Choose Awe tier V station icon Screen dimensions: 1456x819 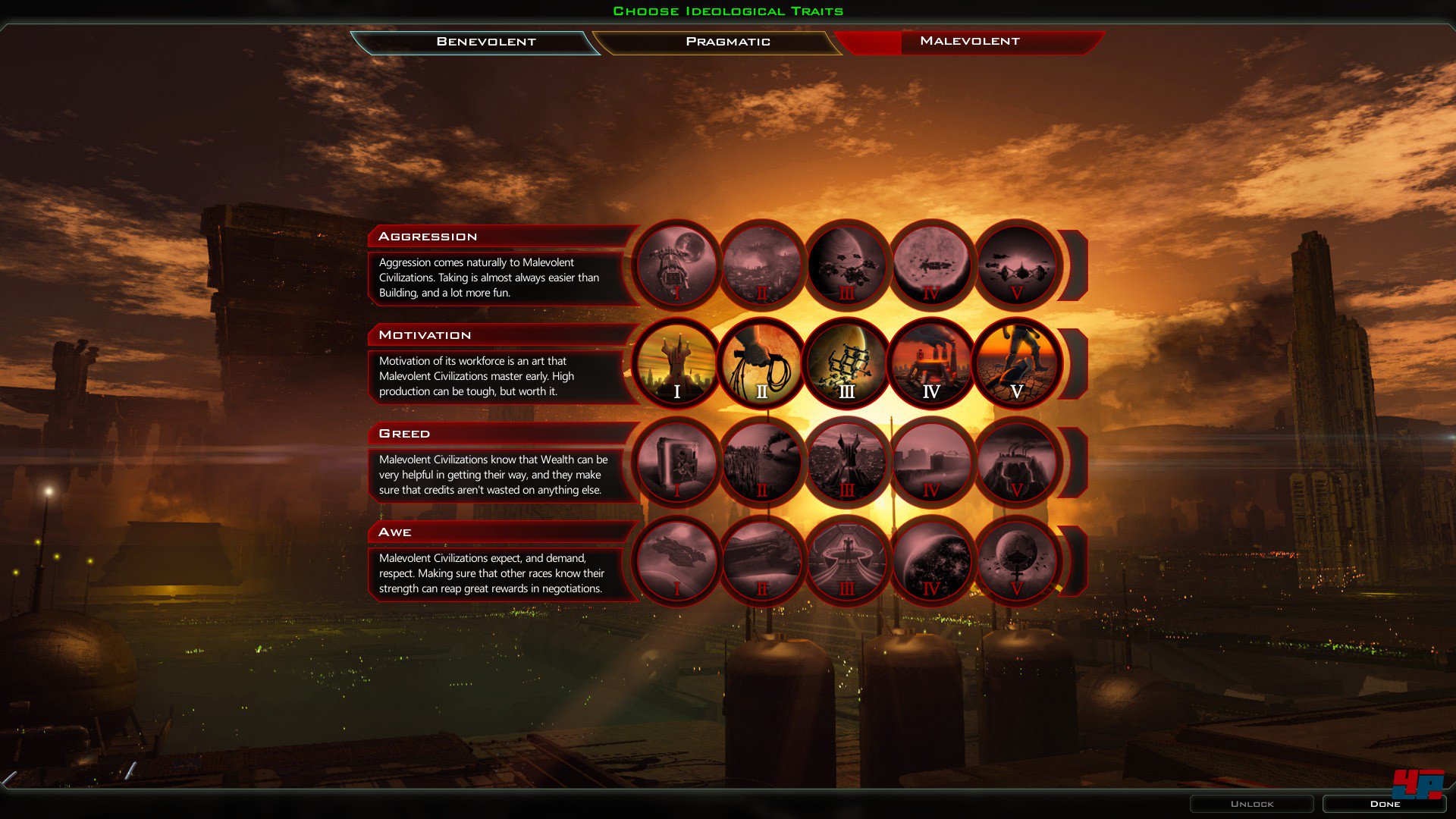point(1017,560)
